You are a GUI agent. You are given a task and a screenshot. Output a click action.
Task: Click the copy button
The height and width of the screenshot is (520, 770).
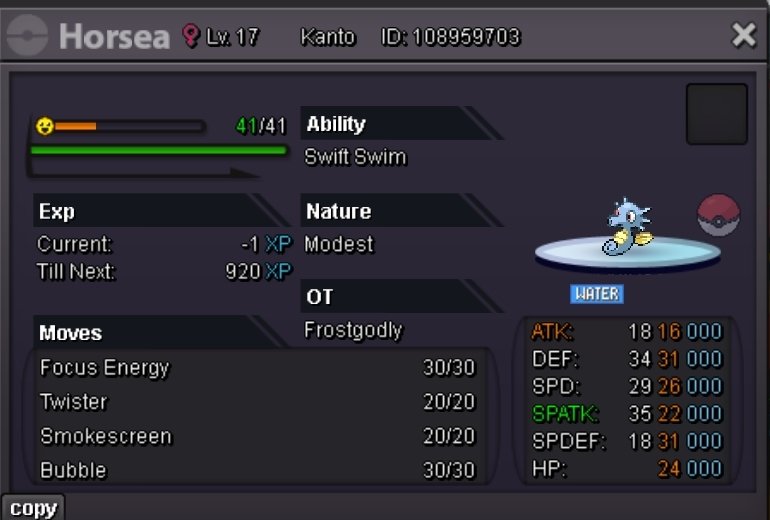point(33,507)
